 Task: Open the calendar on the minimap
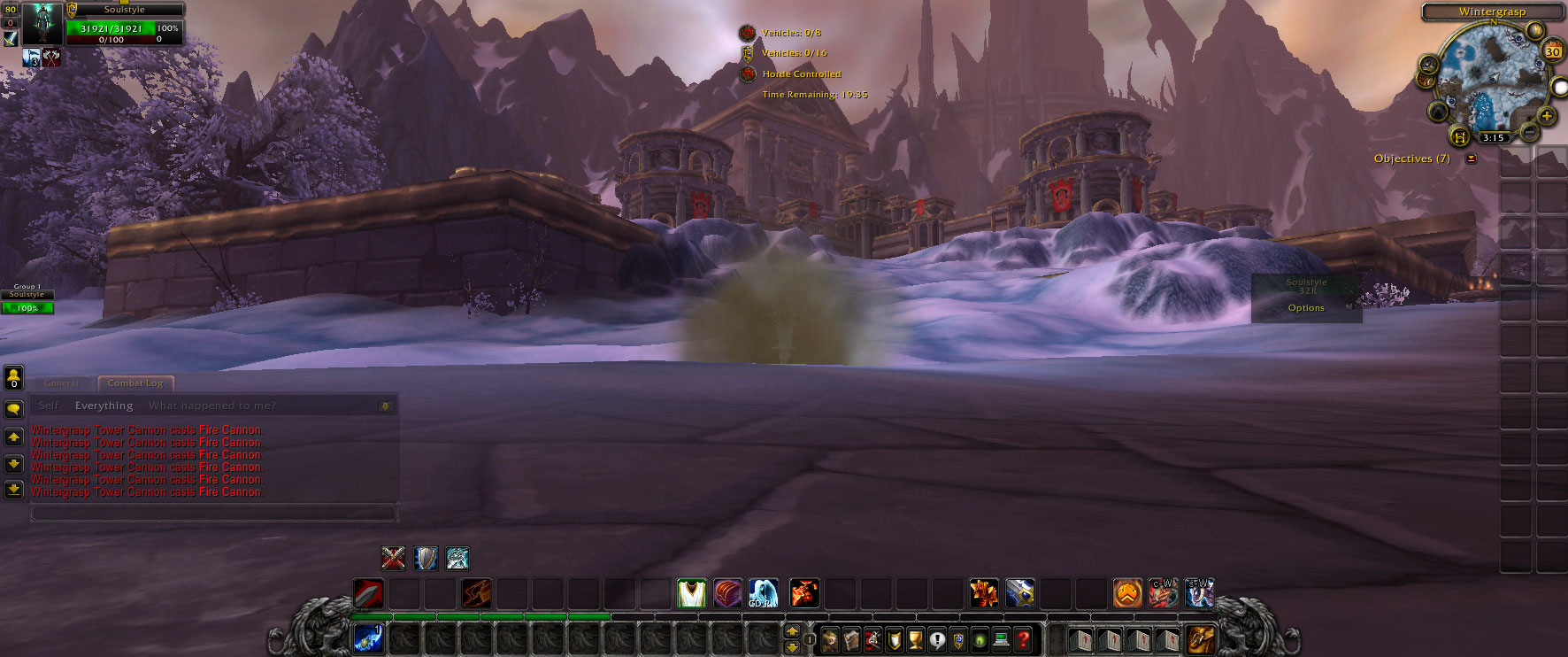pyautogui.click(x=1552, y=50)
